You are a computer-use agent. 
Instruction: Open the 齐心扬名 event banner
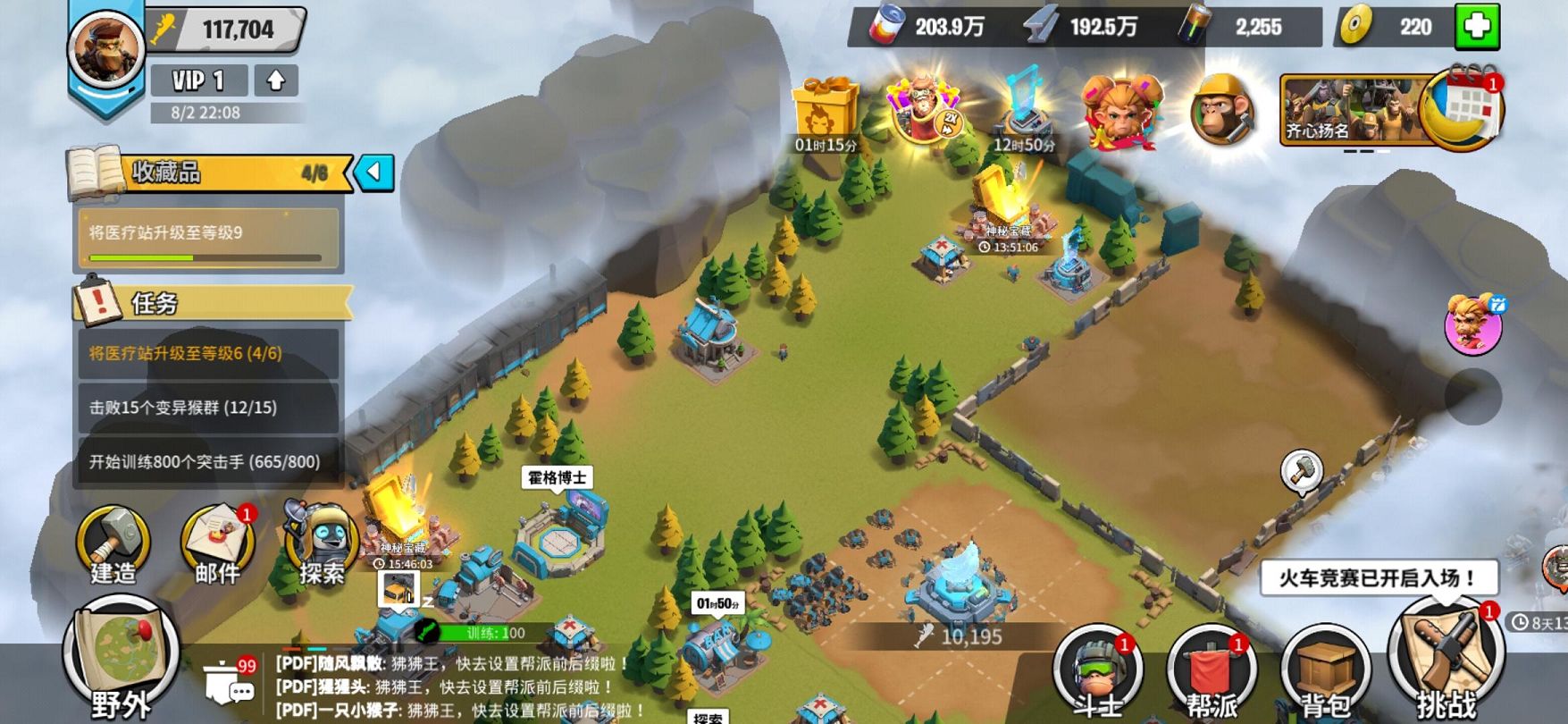pyautogui.click(x=1349, y=109)
